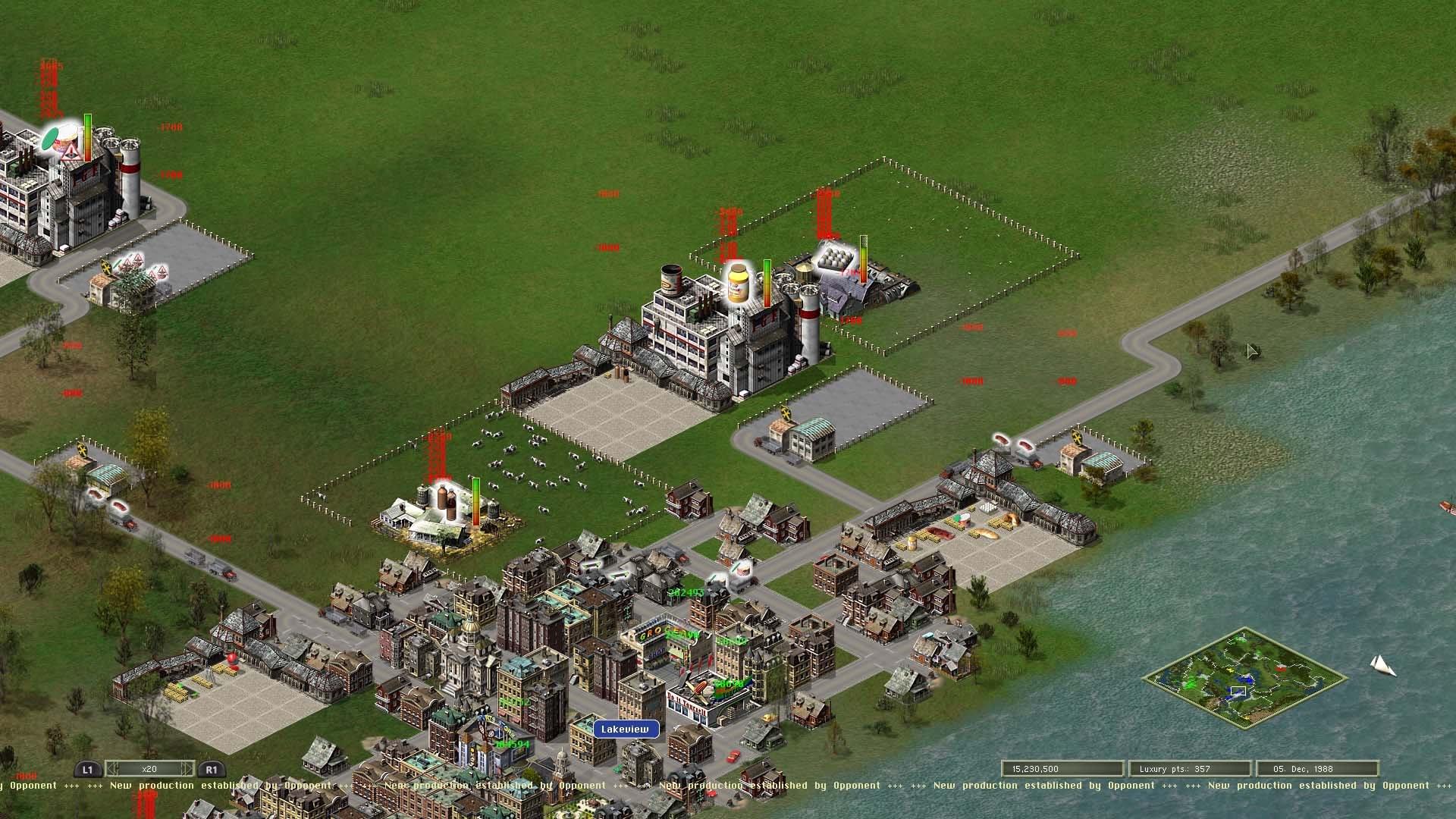Open the x20 game speed selector field

[x=149, y=768]
